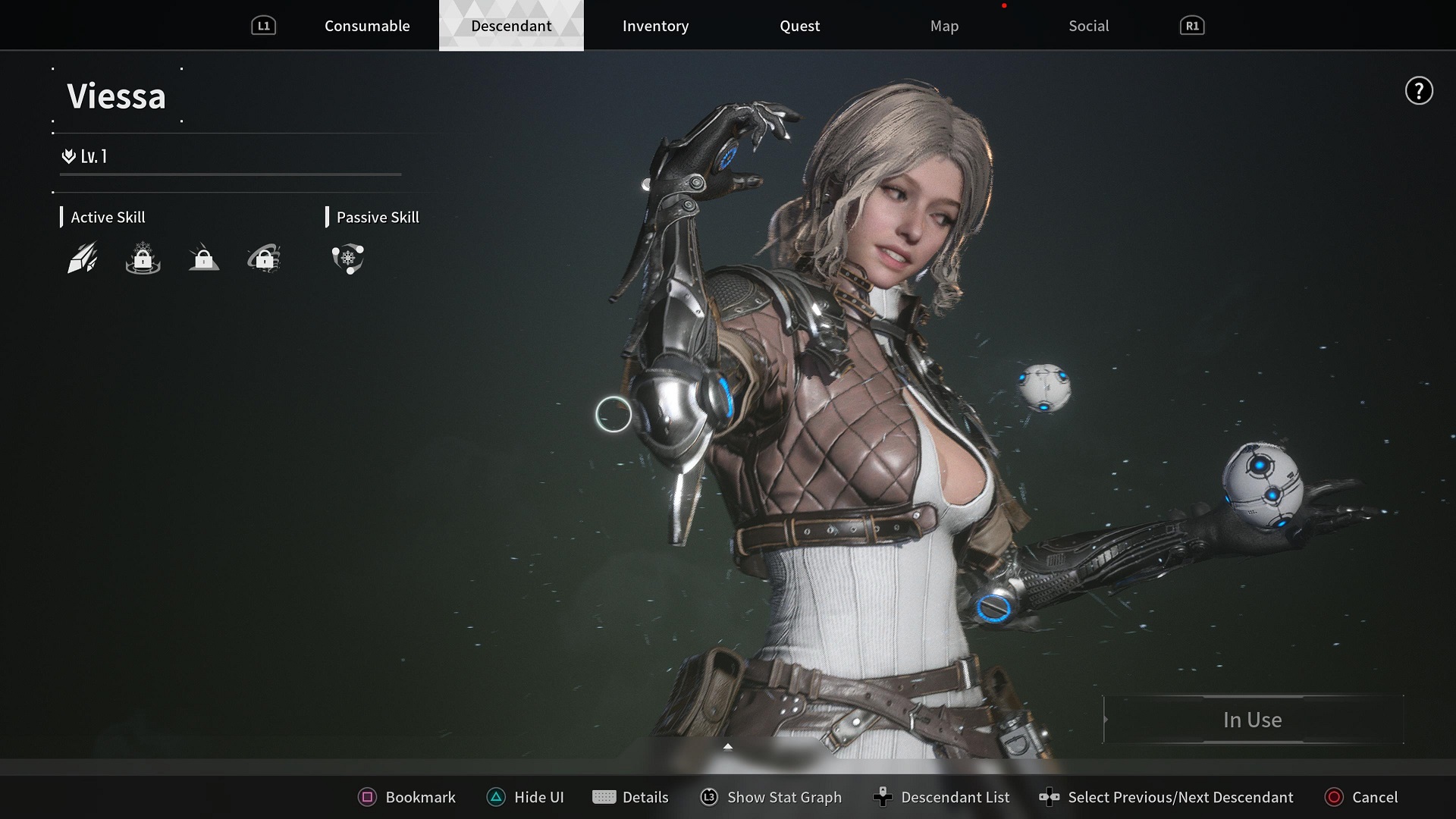Show the descendant Details
Viewport: 1456px width, 819px height.
631,797
